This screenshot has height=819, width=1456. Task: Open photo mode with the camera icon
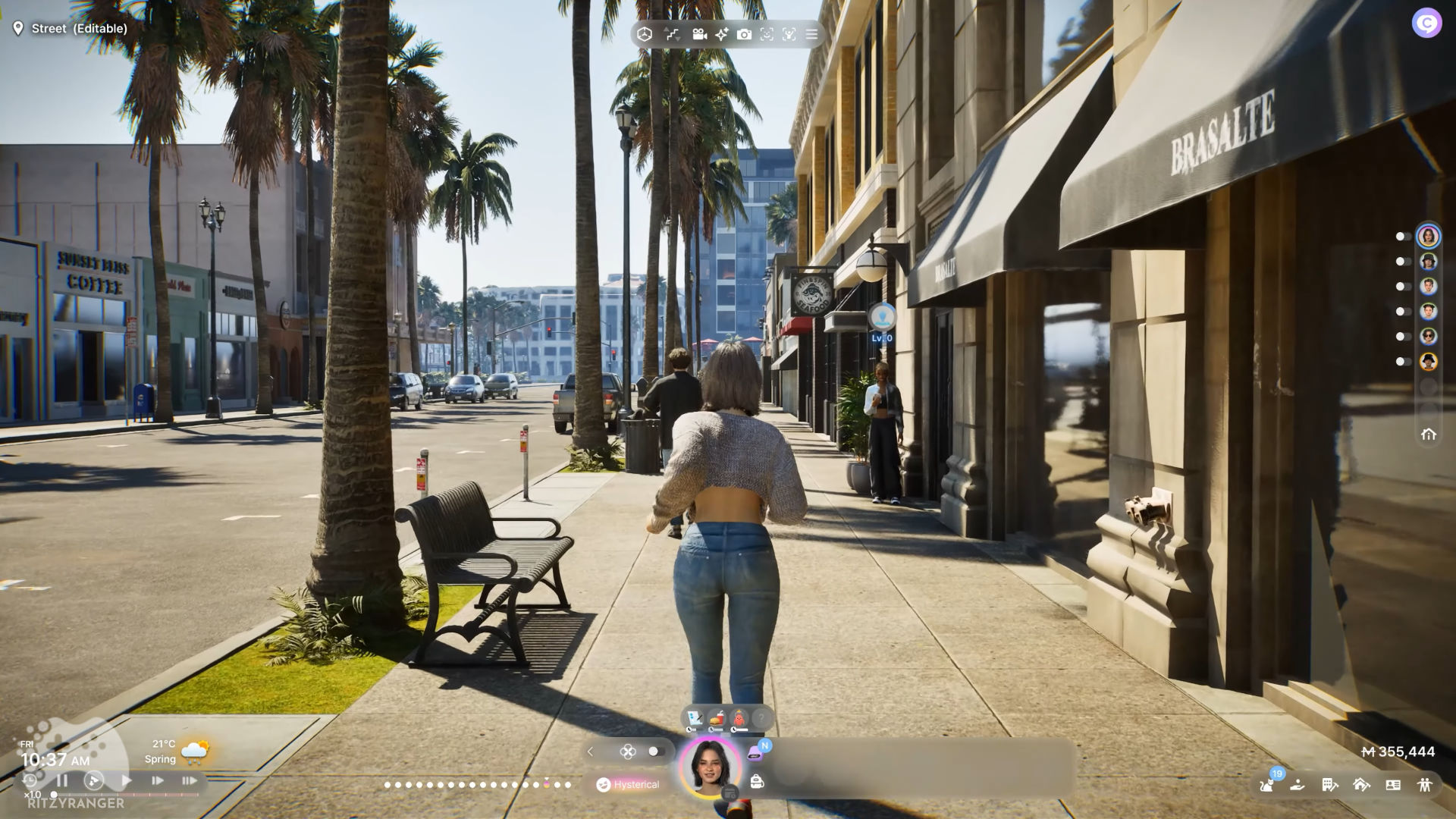point(744,34)
